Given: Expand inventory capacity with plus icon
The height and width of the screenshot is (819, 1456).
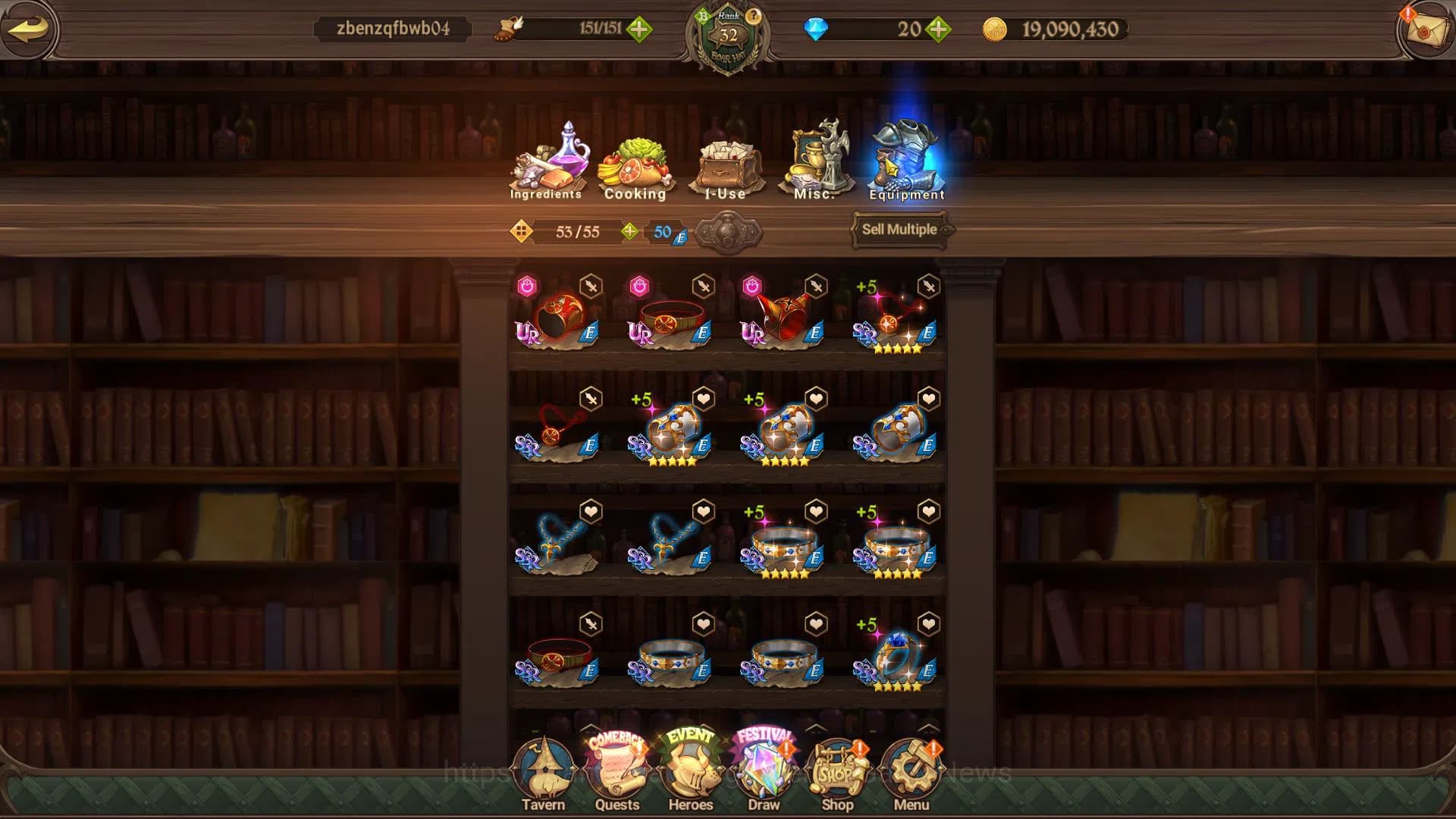Looking at the screenshot, I should (629, 231).
